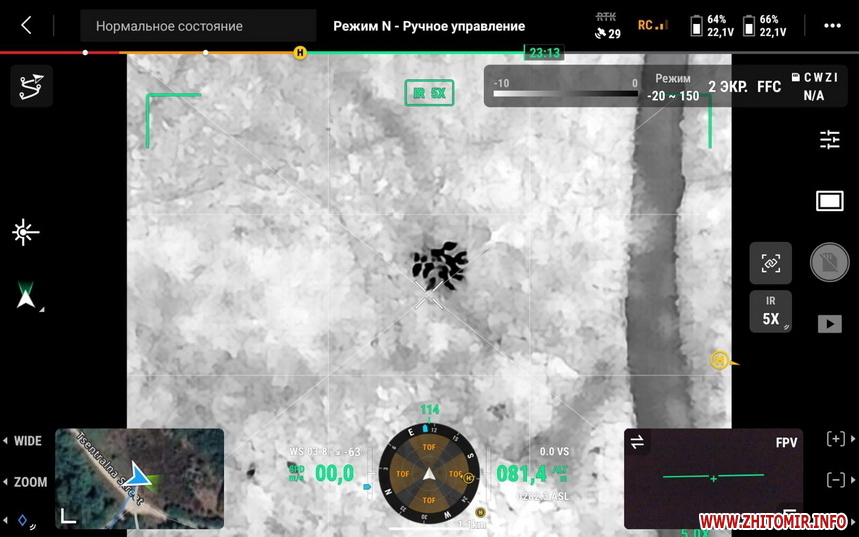Image resolution: width=859 pixels, height=537 pixels.
Task: Click the IR 5X zoom button
Action: click(770, 311)
